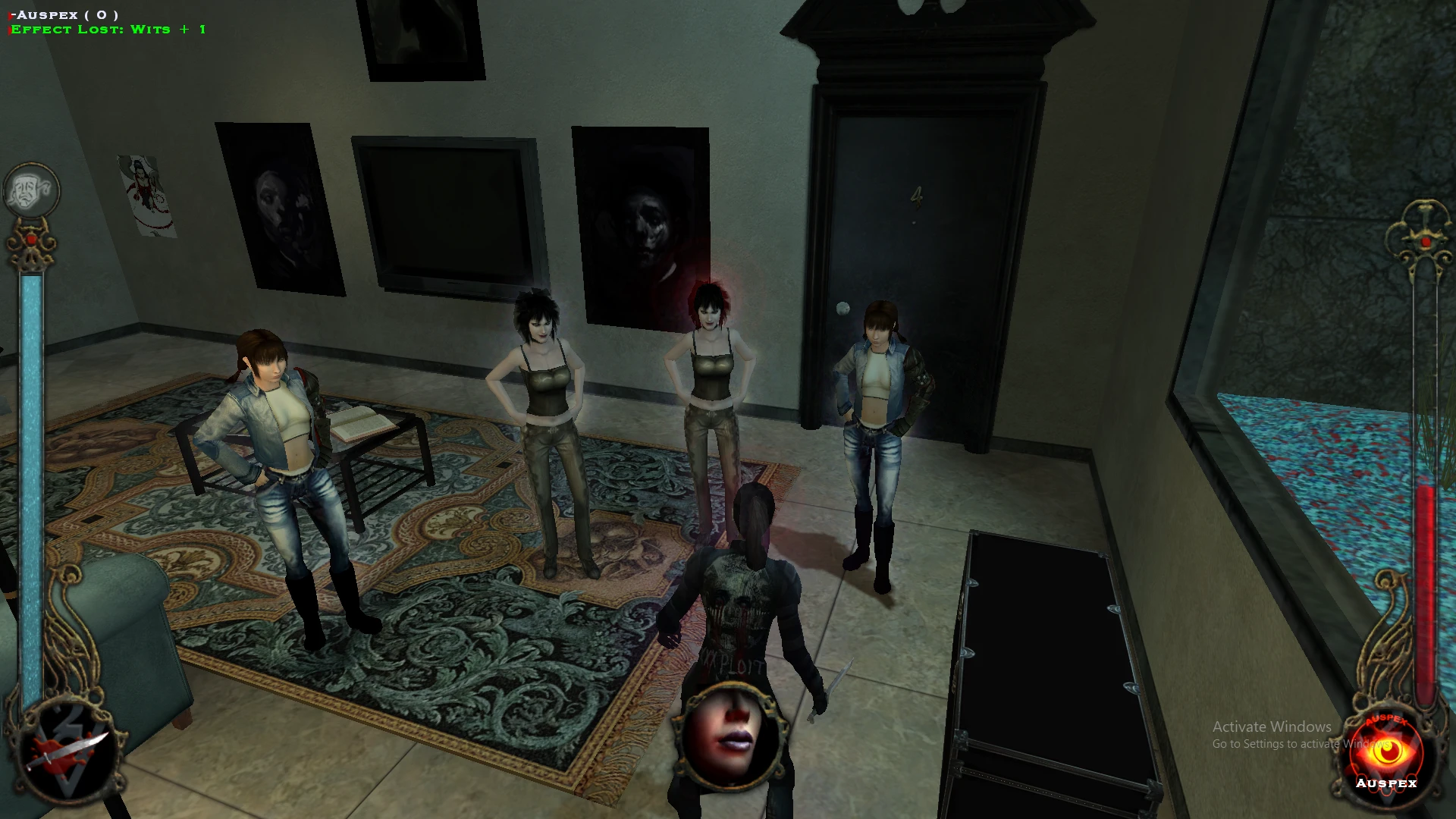
Task: Click the character face portrait medallion
Action: (x=731, y=736)
